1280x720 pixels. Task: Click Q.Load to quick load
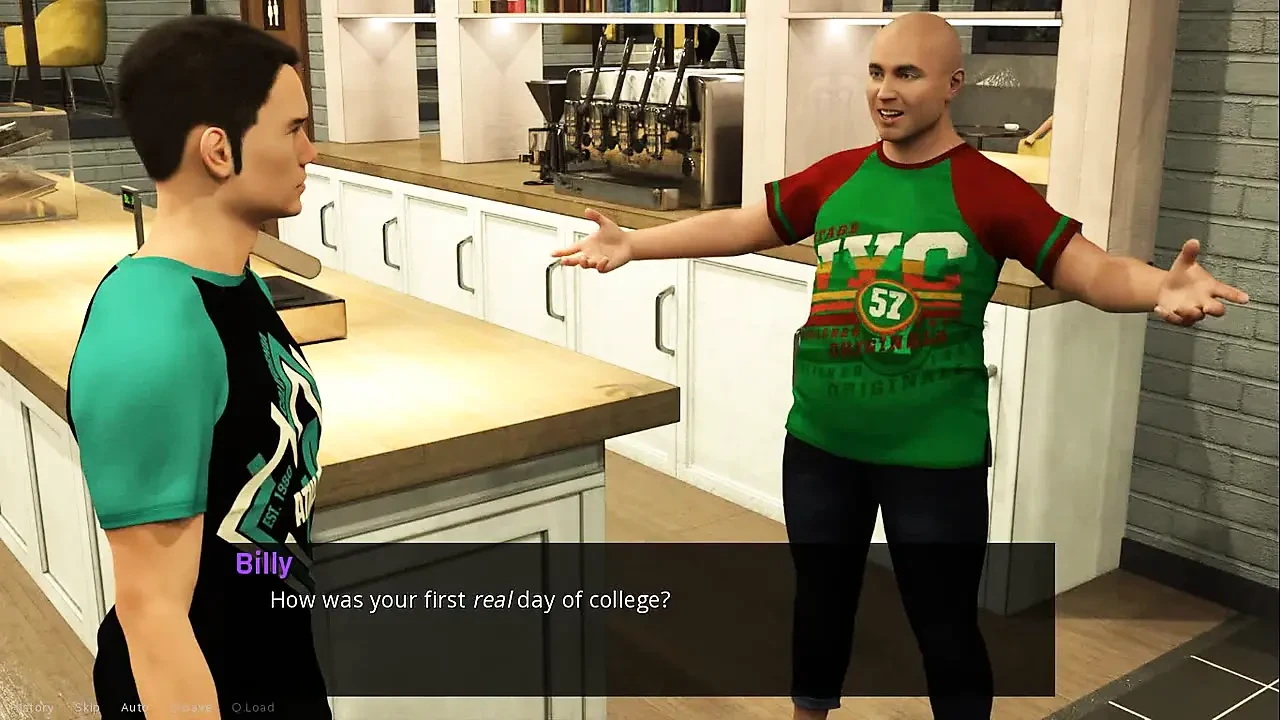[x=253, y=707]
